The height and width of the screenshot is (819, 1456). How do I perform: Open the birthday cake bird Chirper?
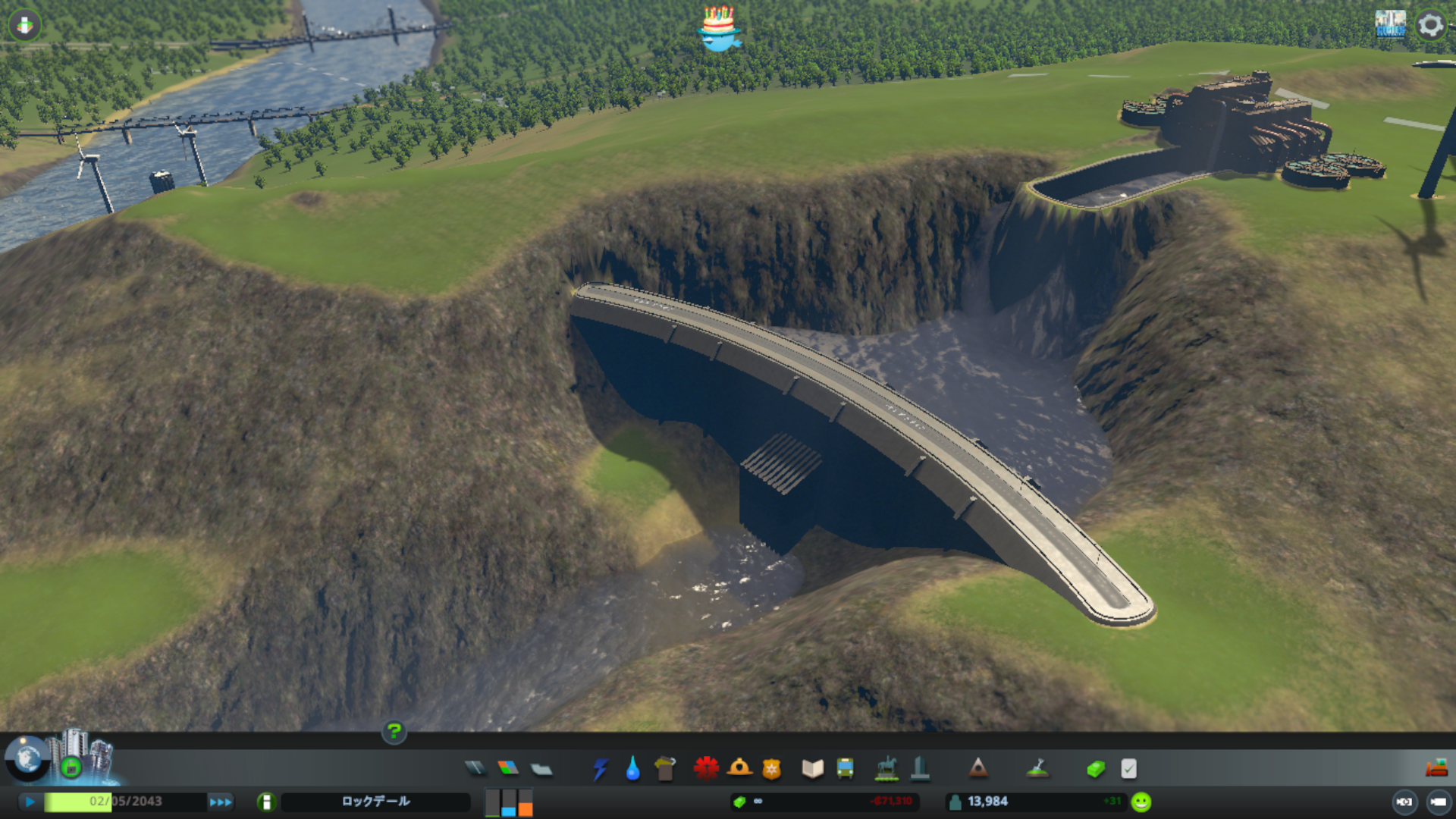coord(718,29)
